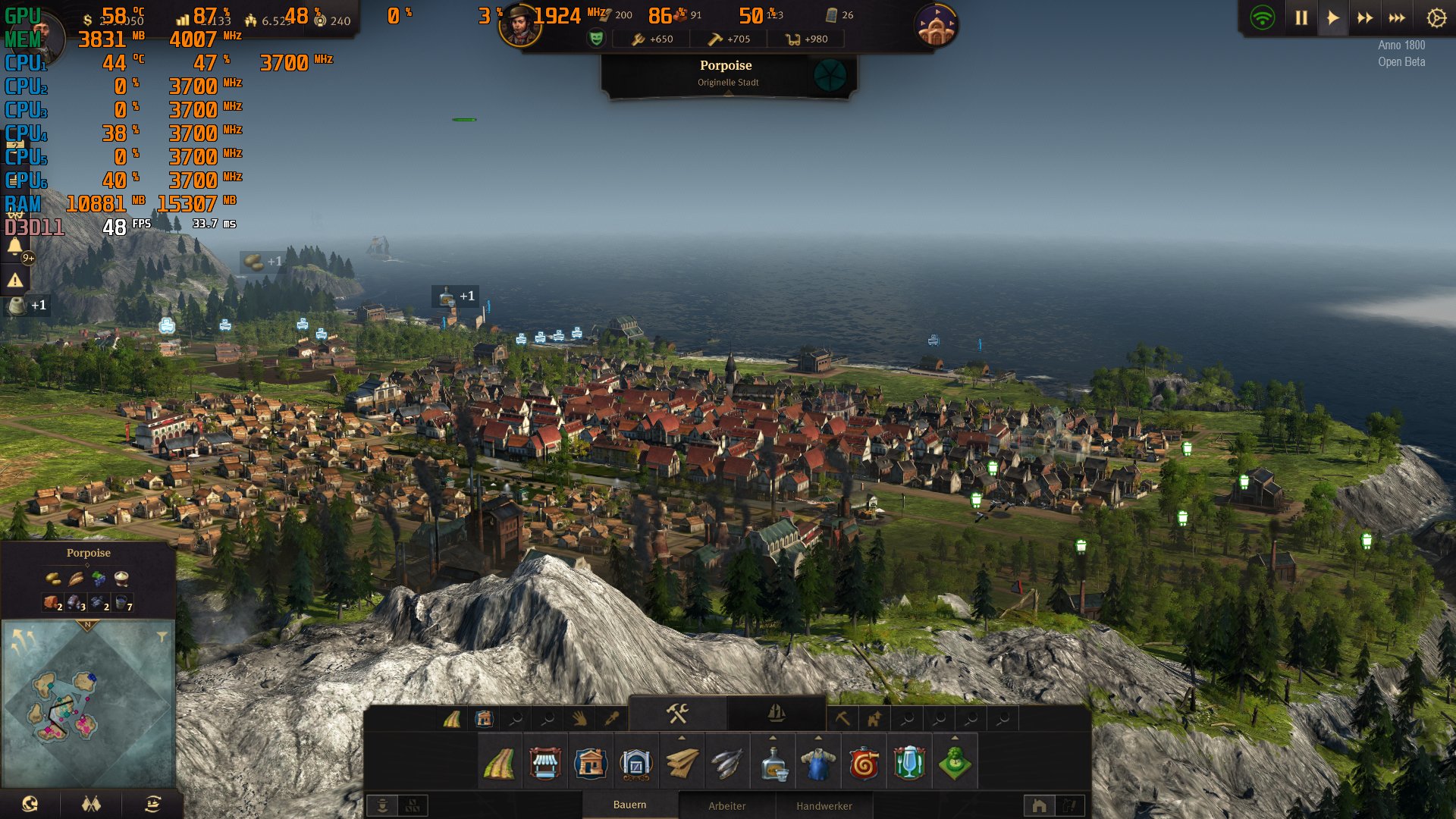The image size is (1456, 819).
Task: Open the diplomacy crossed flags menu
Action: [x=92, y=805]
